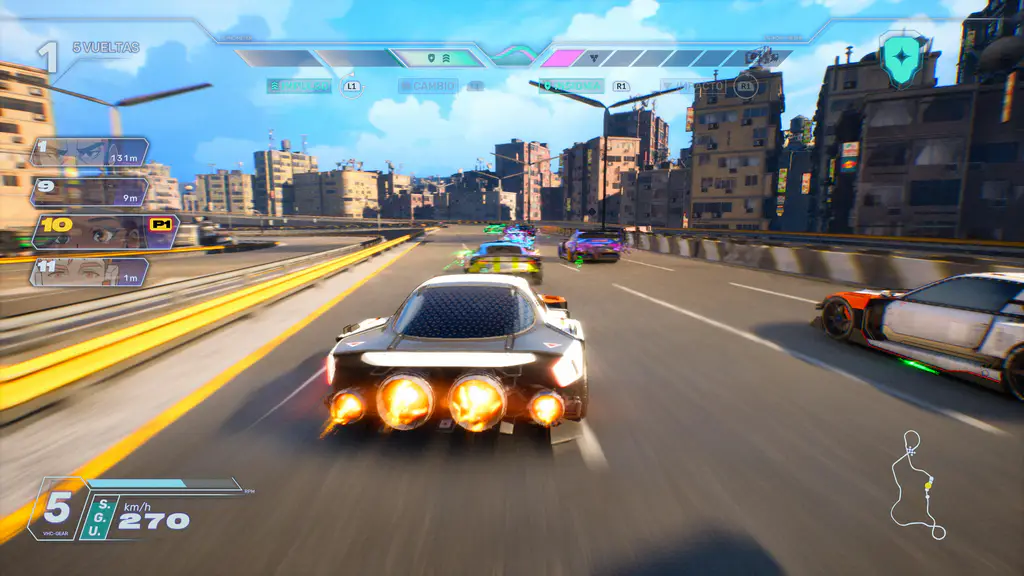Click the gear 5 indicator panel
The width and height of the screenshot is (1024, 576).
[59, 509]
